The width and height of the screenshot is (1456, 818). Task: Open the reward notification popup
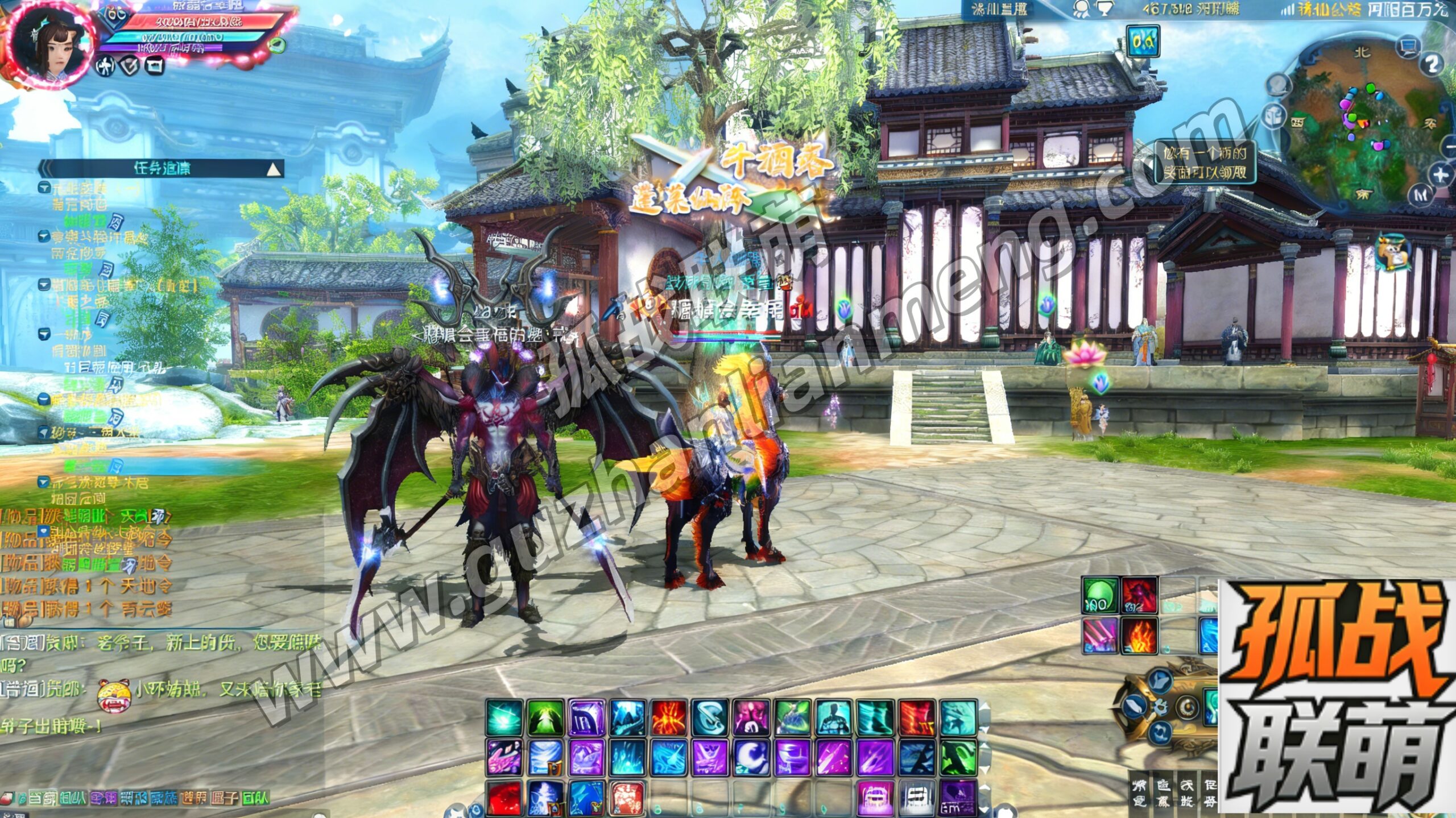click(1205, 162)
